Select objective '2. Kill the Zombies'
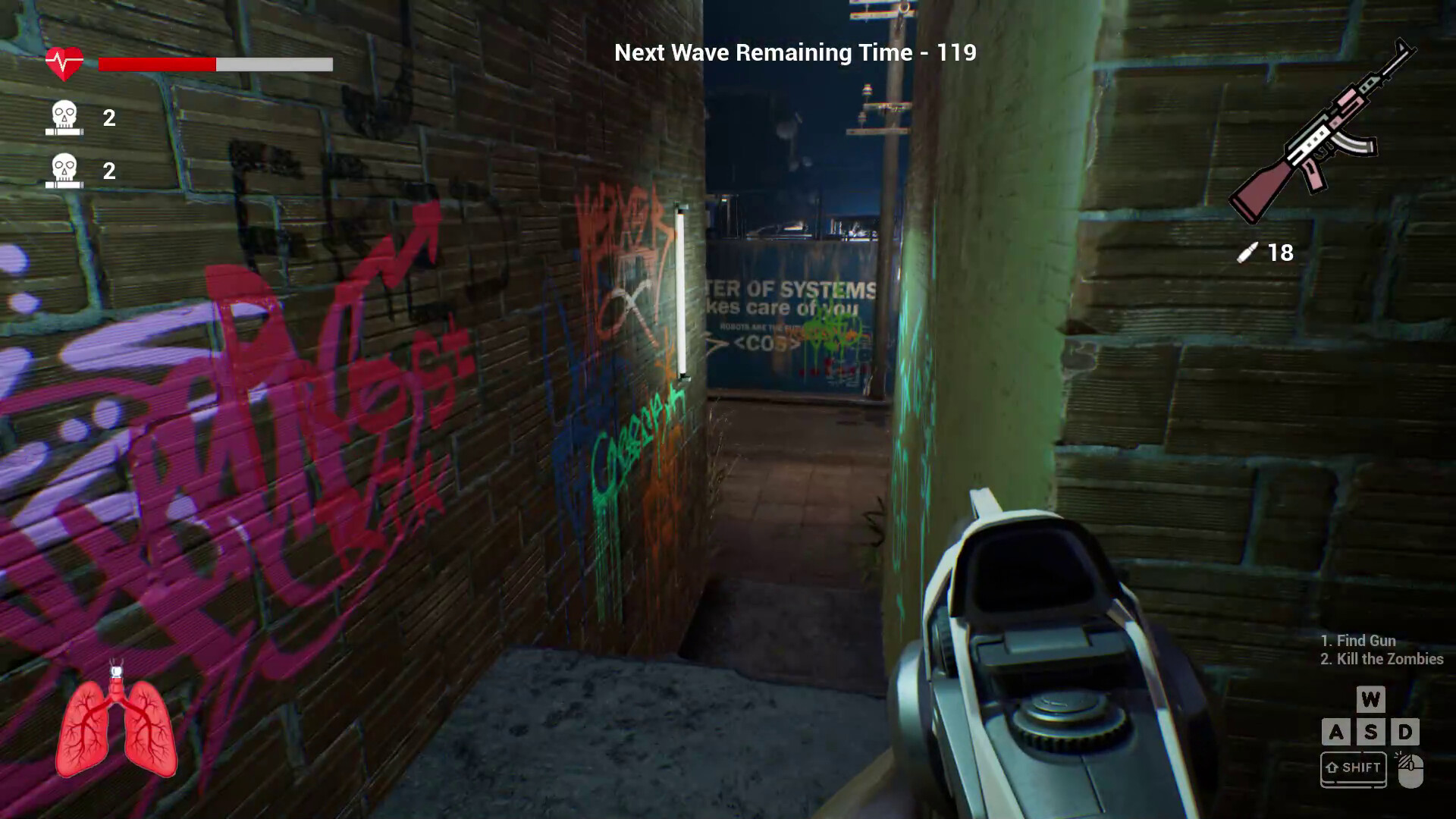 [1381, 660]
